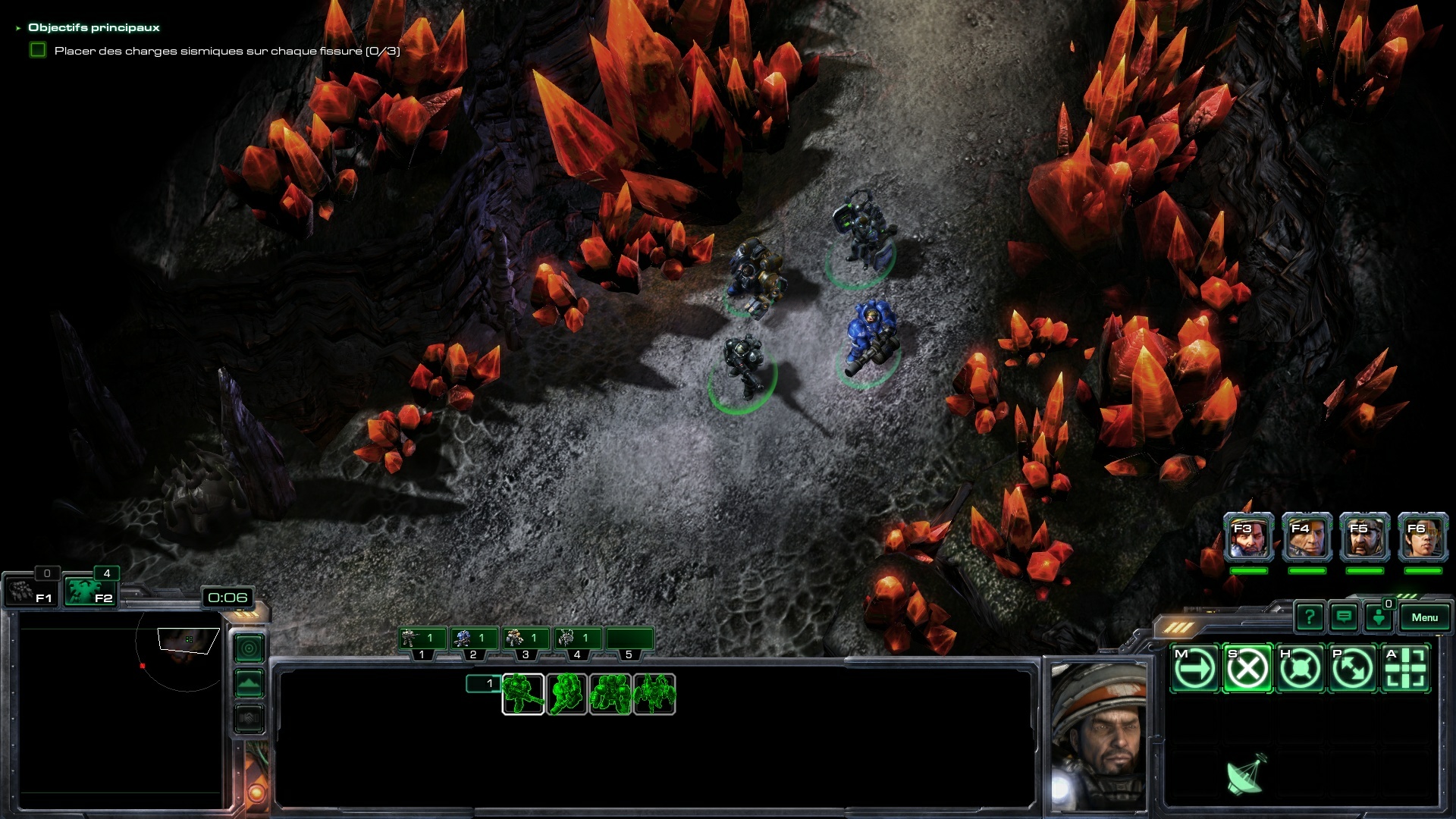The height and width of the screenshot is (819, 1456).
Task: Open the help question mark panel
Action: (x=1309, y=617)
